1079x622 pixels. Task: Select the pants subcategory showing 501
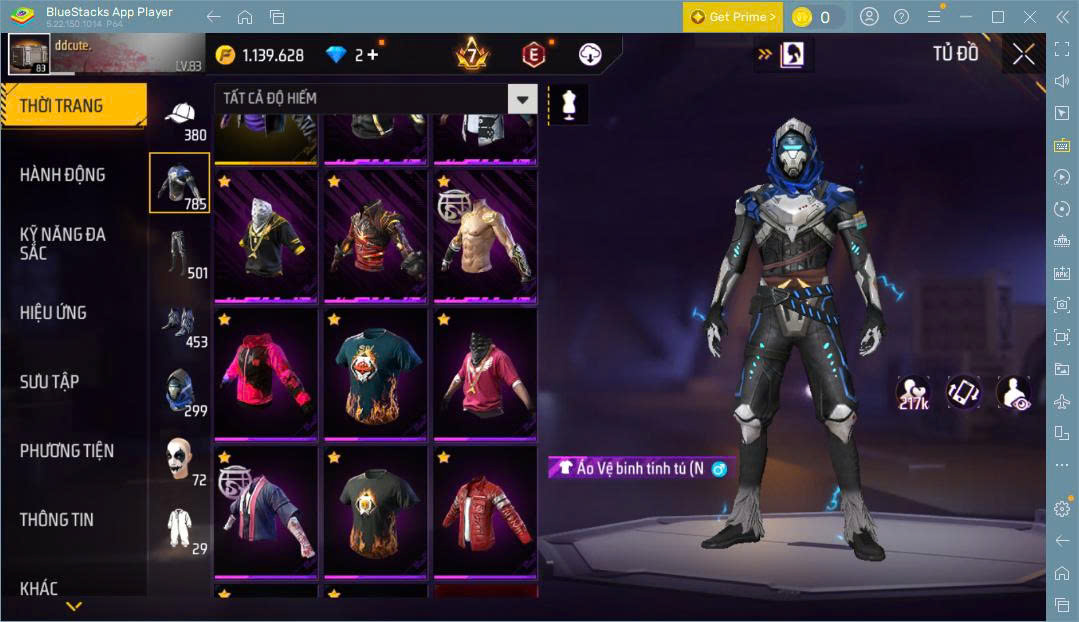[180, 254]
